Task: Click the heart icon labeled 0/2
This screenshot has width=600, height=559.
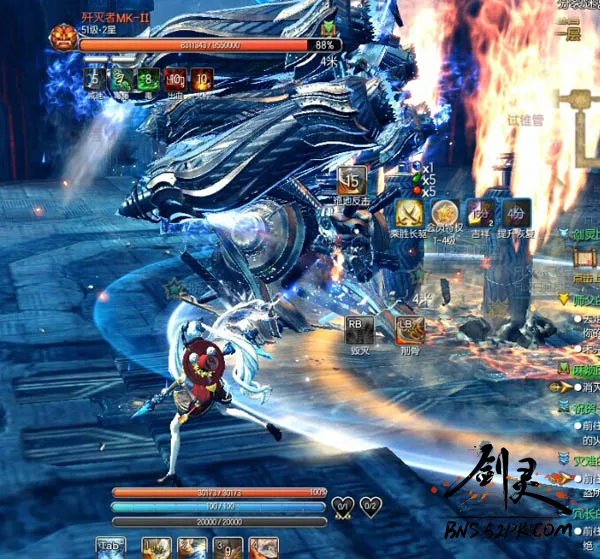Action: pos(370,506)
